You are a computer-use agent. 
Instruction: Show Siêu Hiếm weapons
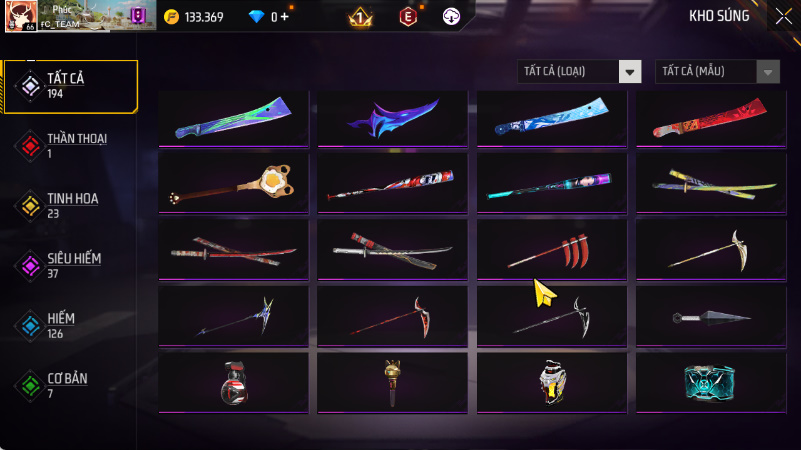tap(70, 265)
